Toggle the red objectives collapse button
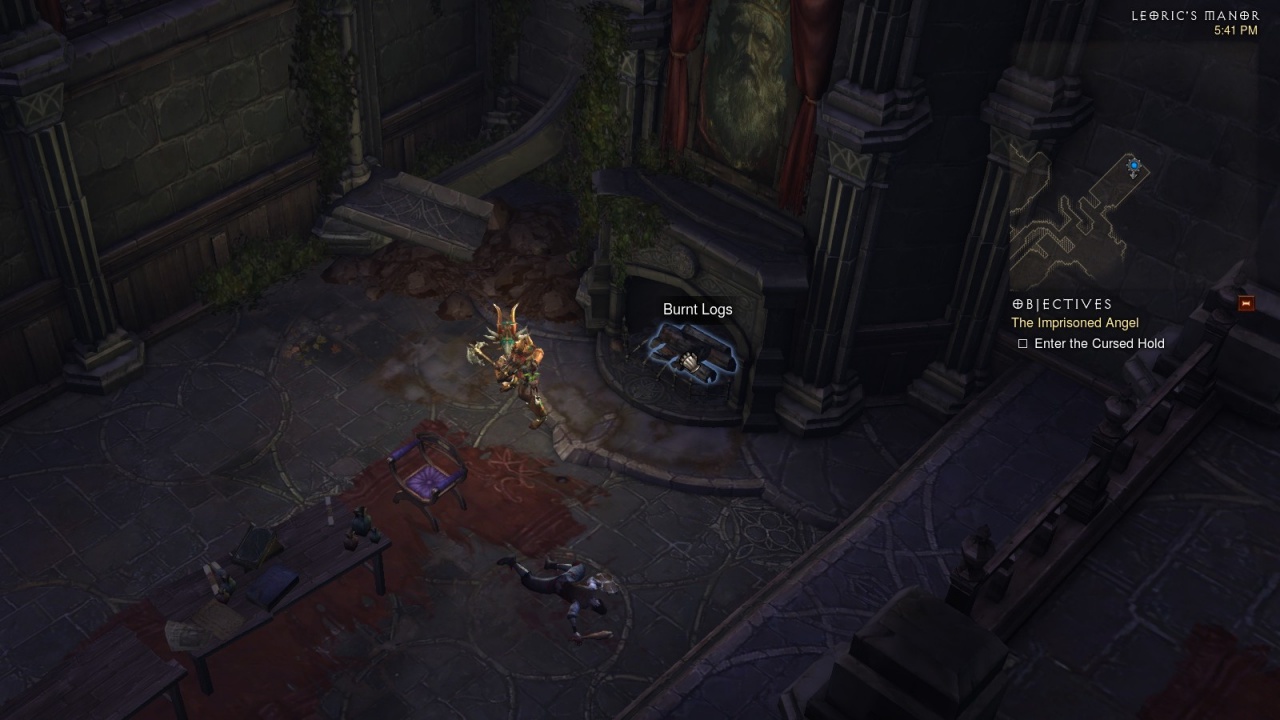The width and height of the screenshot is (1280, 720). coord(1245,303)
